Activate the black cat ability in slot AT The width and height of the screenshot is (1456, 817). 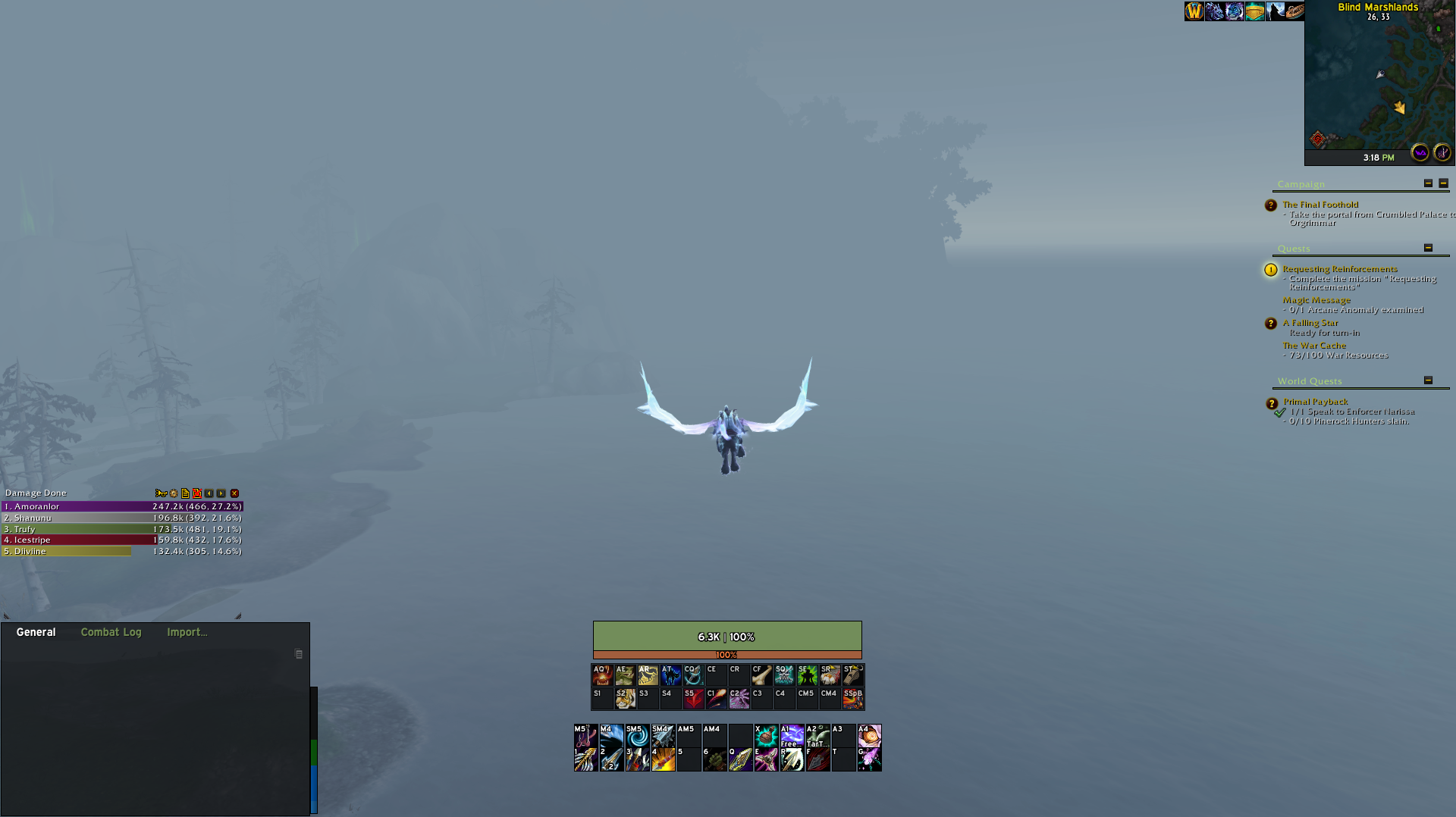click(x=670, y=675)
